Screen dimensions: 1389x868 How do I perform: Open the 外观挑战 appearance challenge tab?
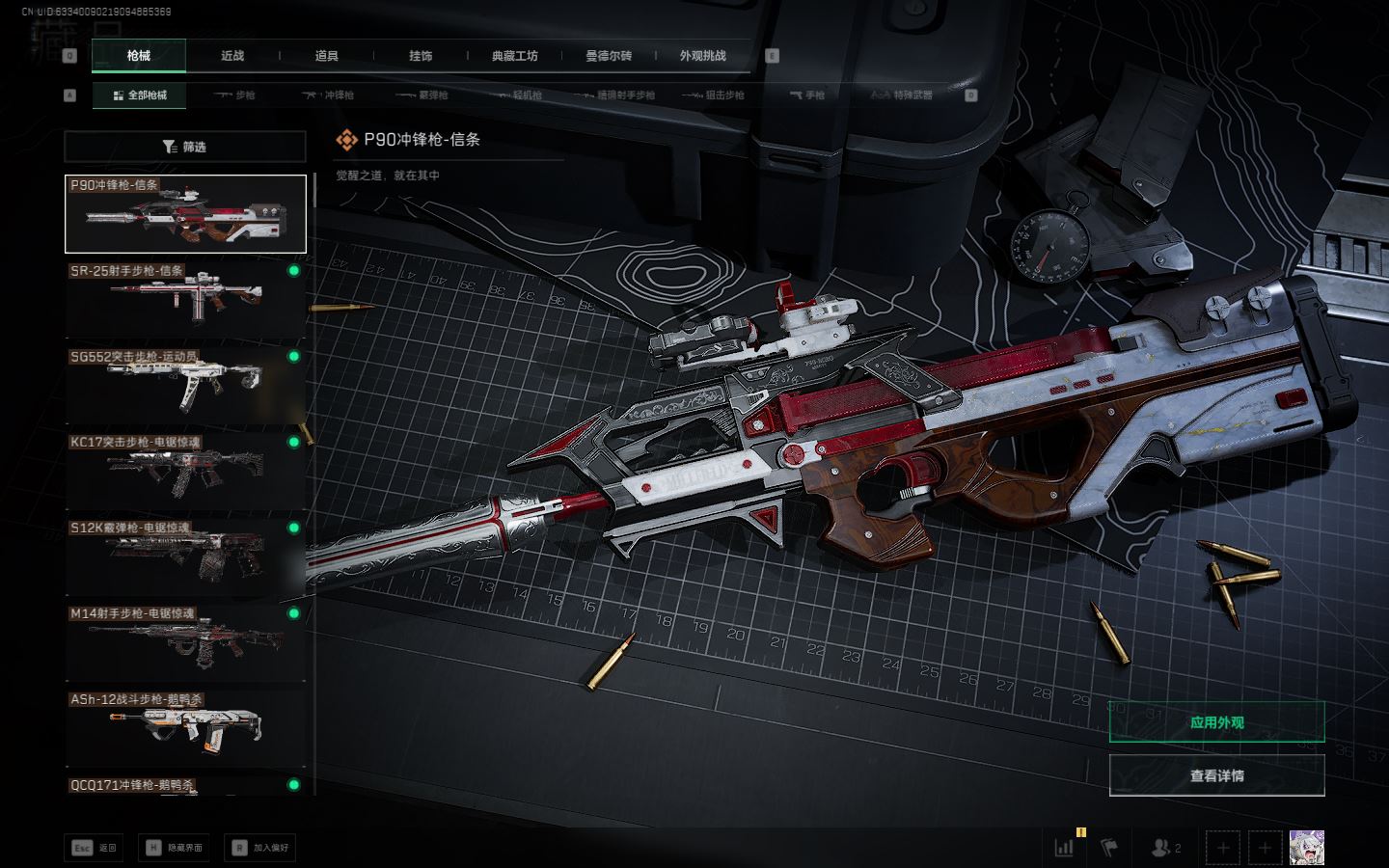702,56
